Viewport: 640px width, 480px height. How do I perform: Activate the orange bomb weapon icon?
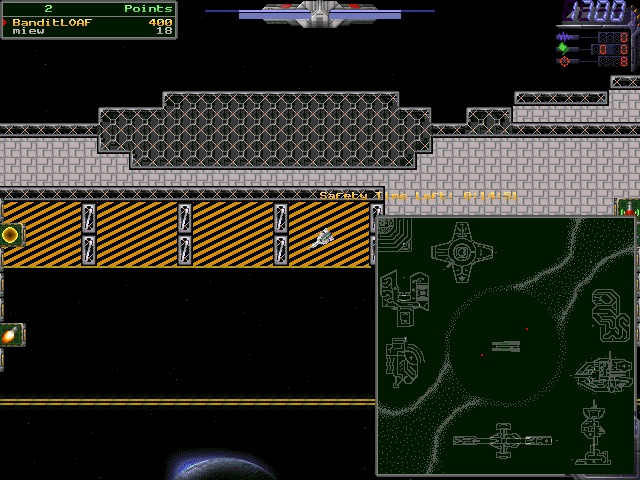(11, 336)
